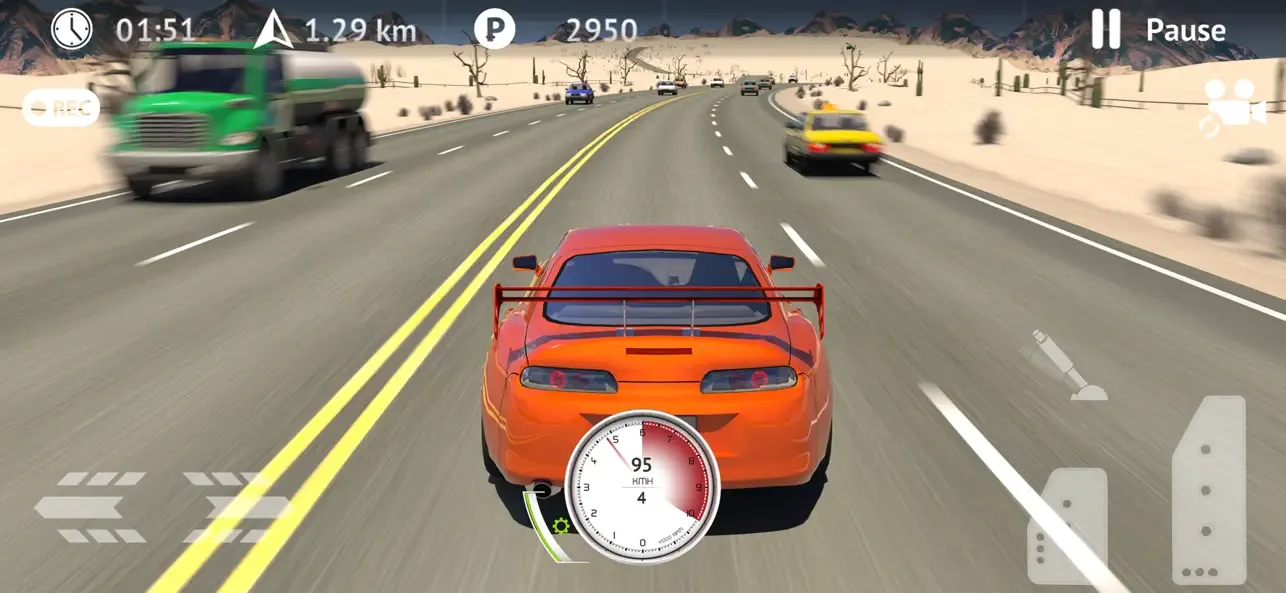The image size is (1286, 593).
Task: Switch camera view with the camera icon
Action: coord(1235,107)
